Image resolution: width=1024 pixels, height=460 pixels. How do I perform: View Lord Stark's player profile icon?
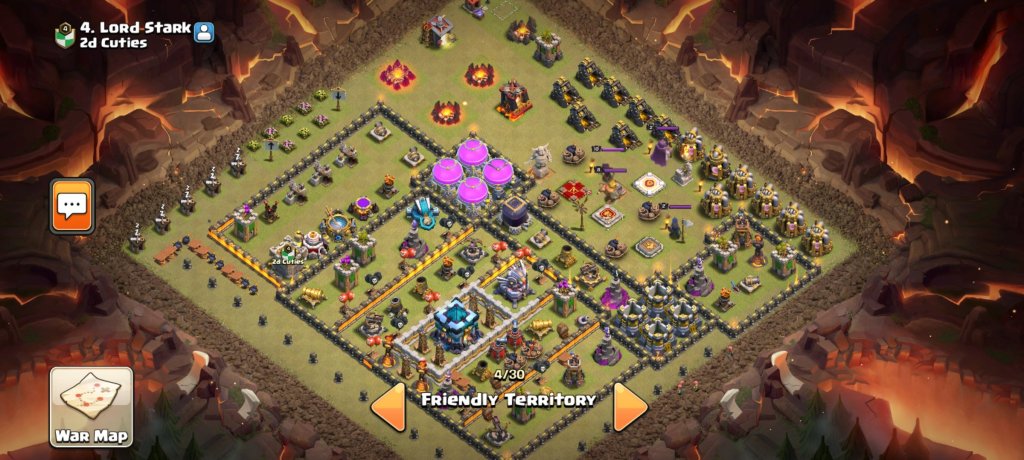(204, 31)
